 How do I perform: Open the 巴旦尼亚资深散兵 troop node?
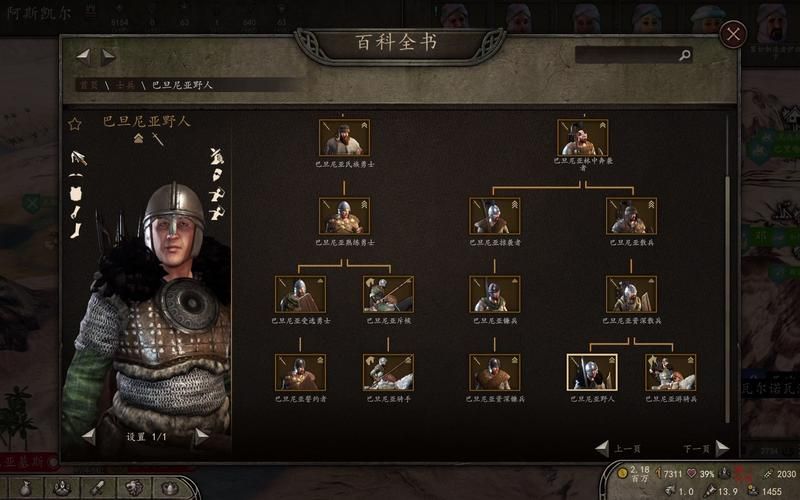[631, 294]
